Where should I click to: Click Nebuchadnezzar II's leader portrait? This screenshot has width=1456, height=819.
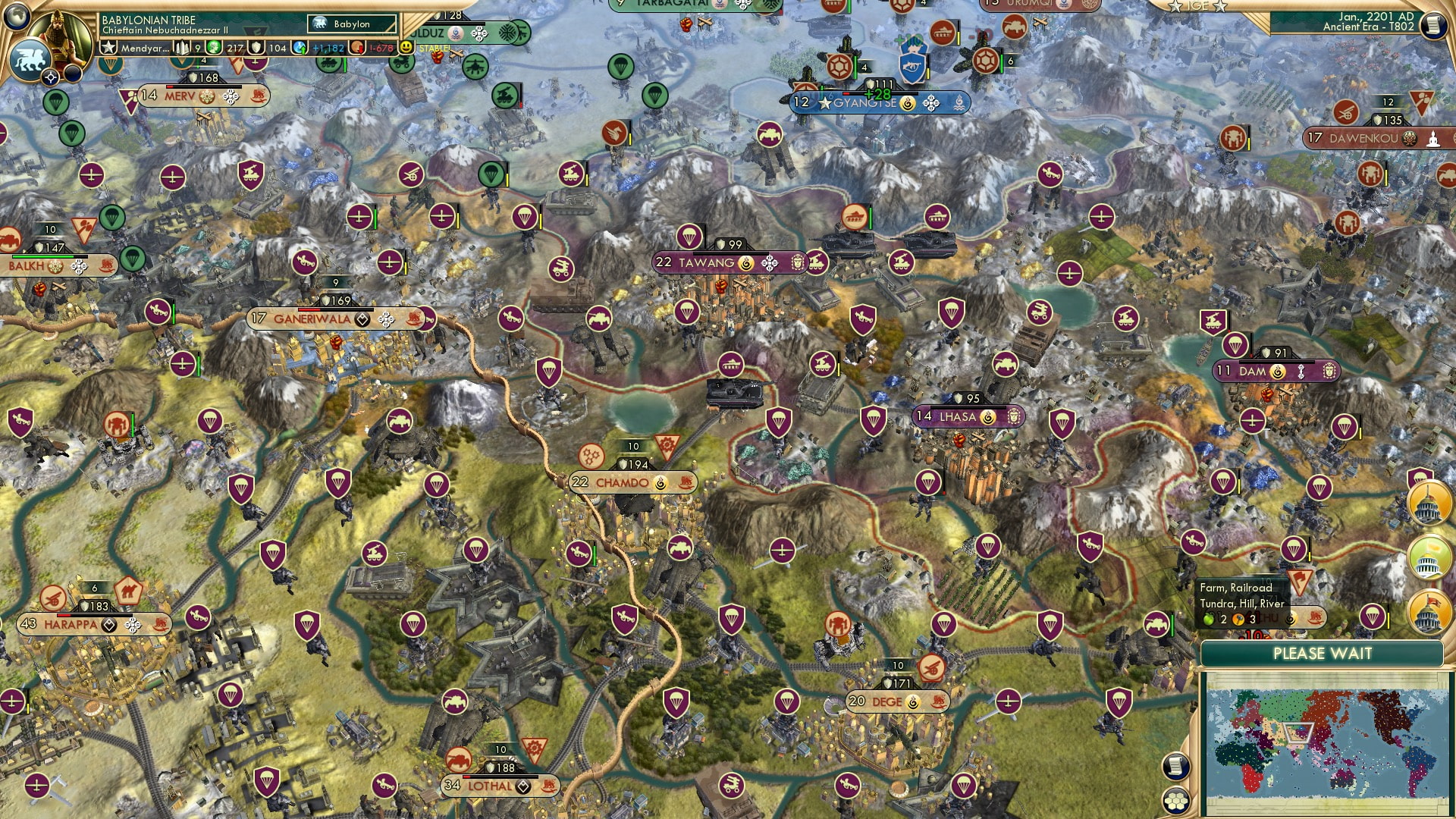(x=61, y=34)
